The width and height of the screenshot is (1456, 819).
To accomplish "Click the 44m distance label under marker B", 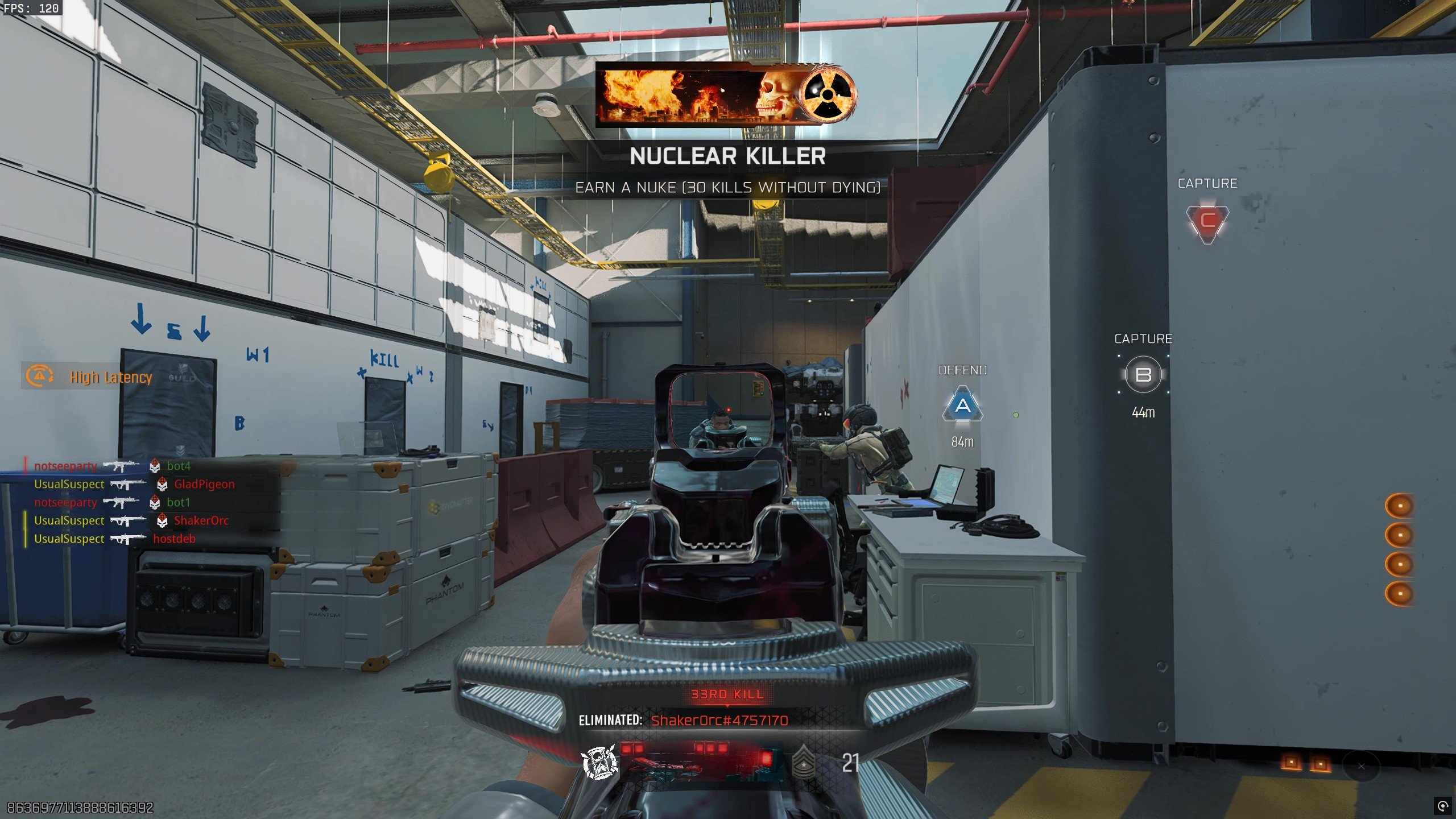I will coord(1143,413).
